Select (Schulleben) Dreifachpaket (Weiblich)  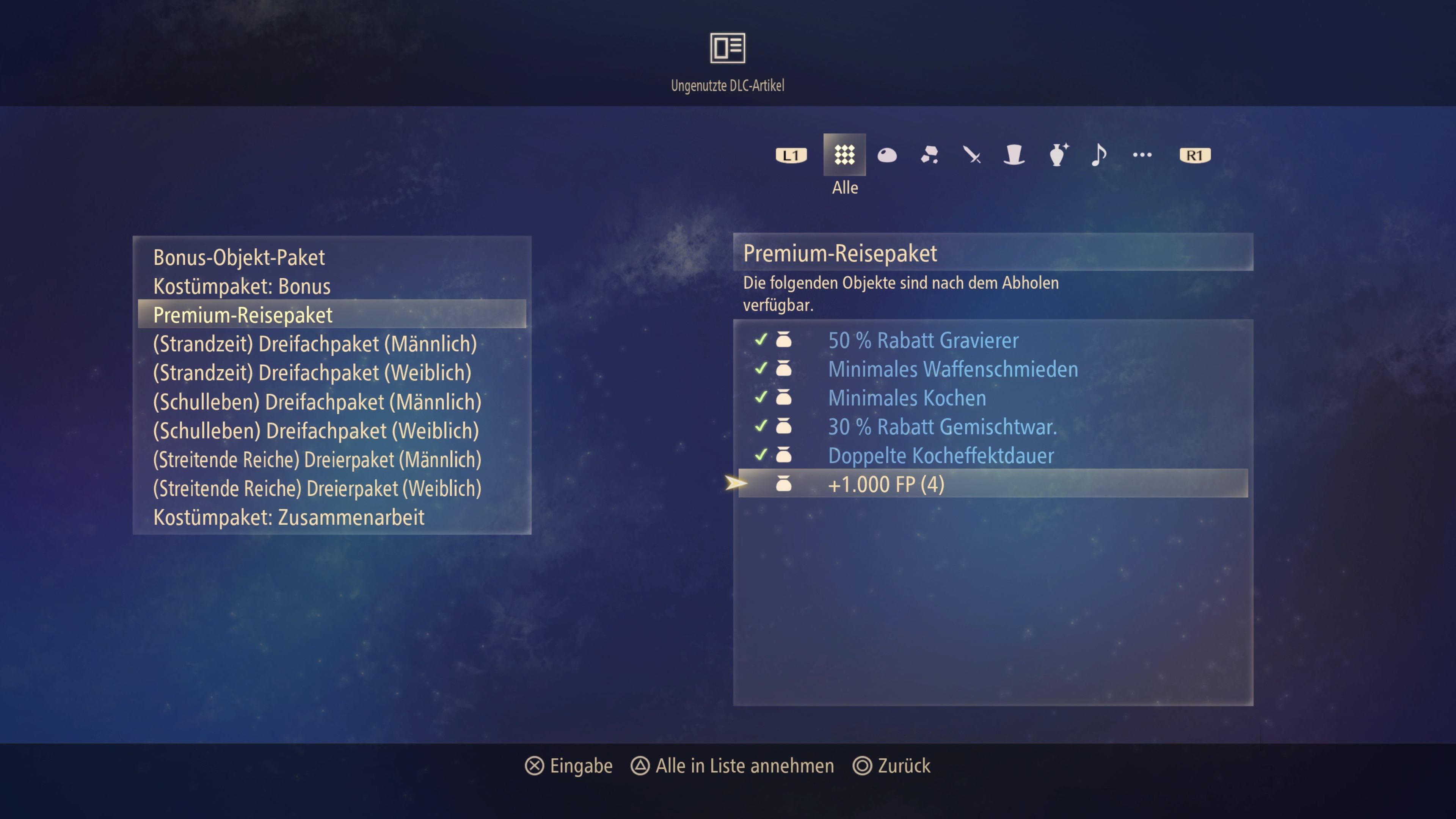click(316, 431)
